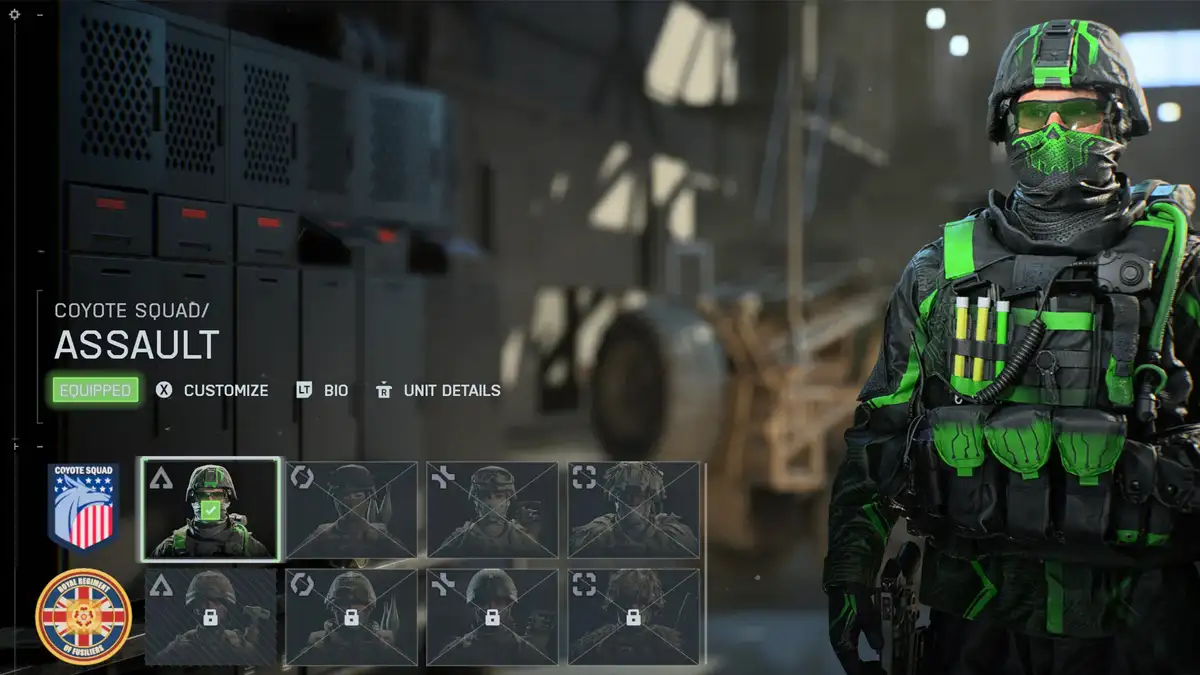Choose the Coyote Squad Engineer soldier tile
The height and width of the screenshot is (675, 1200).
tap(352, 509)
